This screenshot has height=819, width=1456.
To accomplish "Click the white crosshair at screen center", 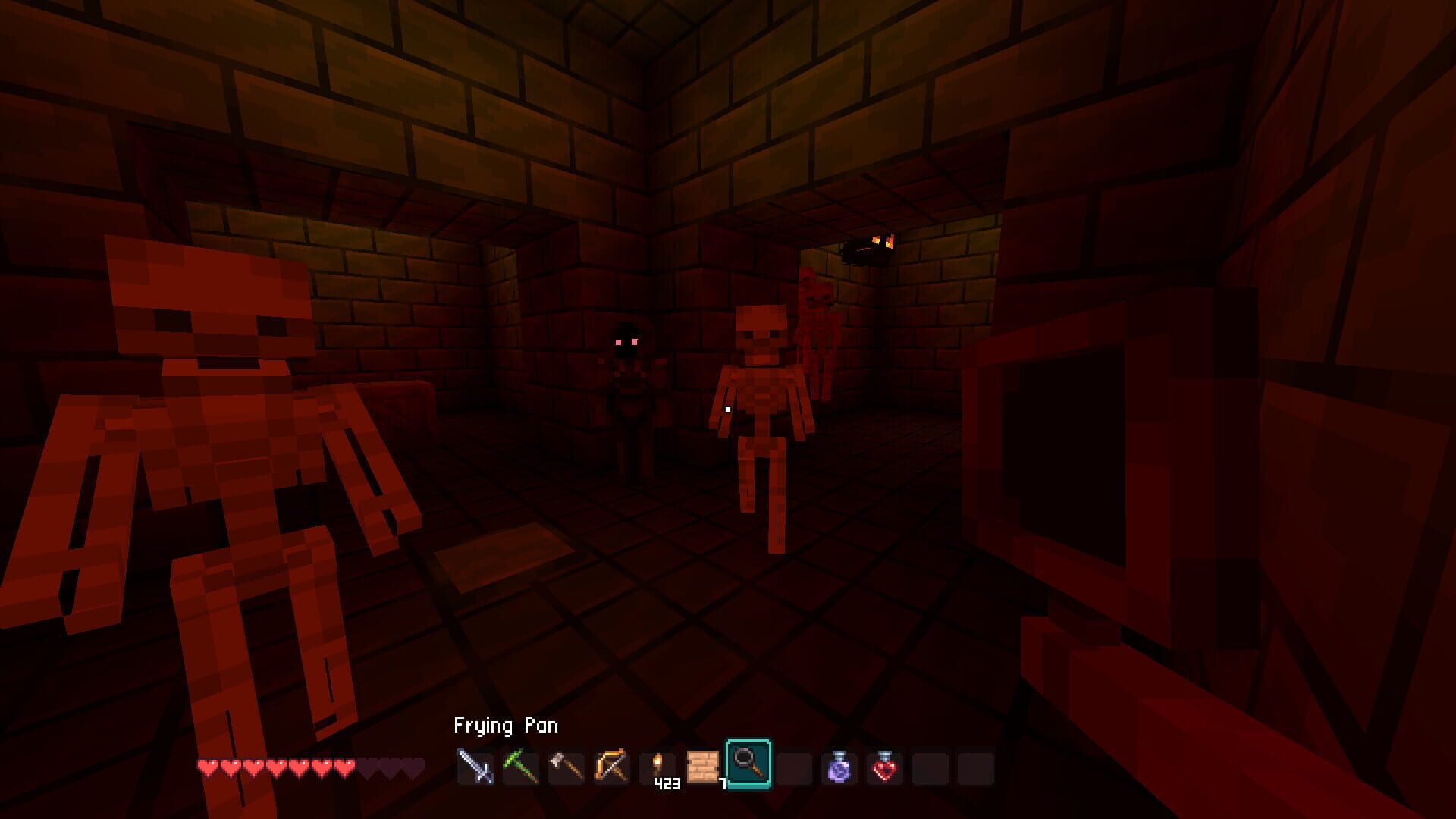I will (x=728, y=409).
